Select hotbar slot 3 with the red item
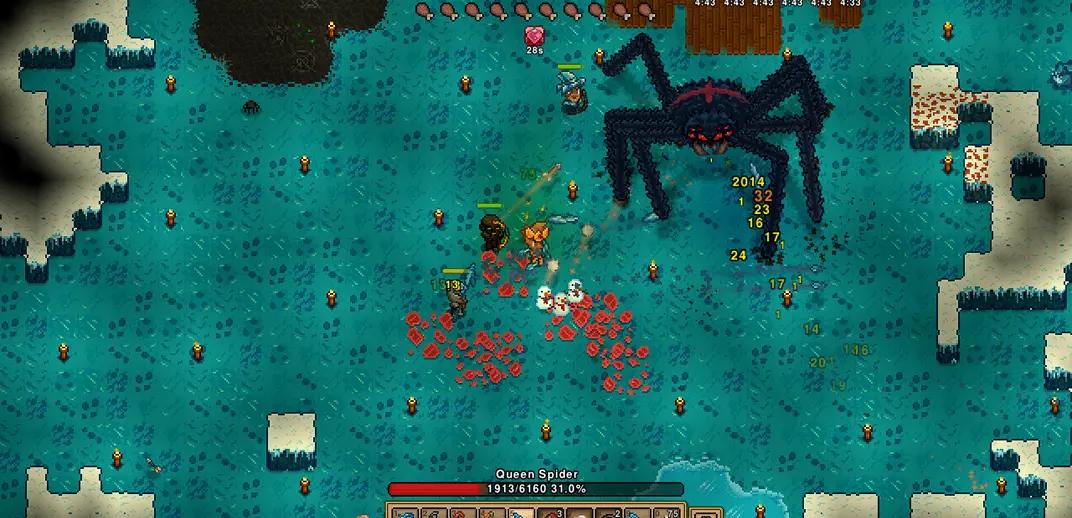This screenshot has height=518, width=1072. point(461,512)
